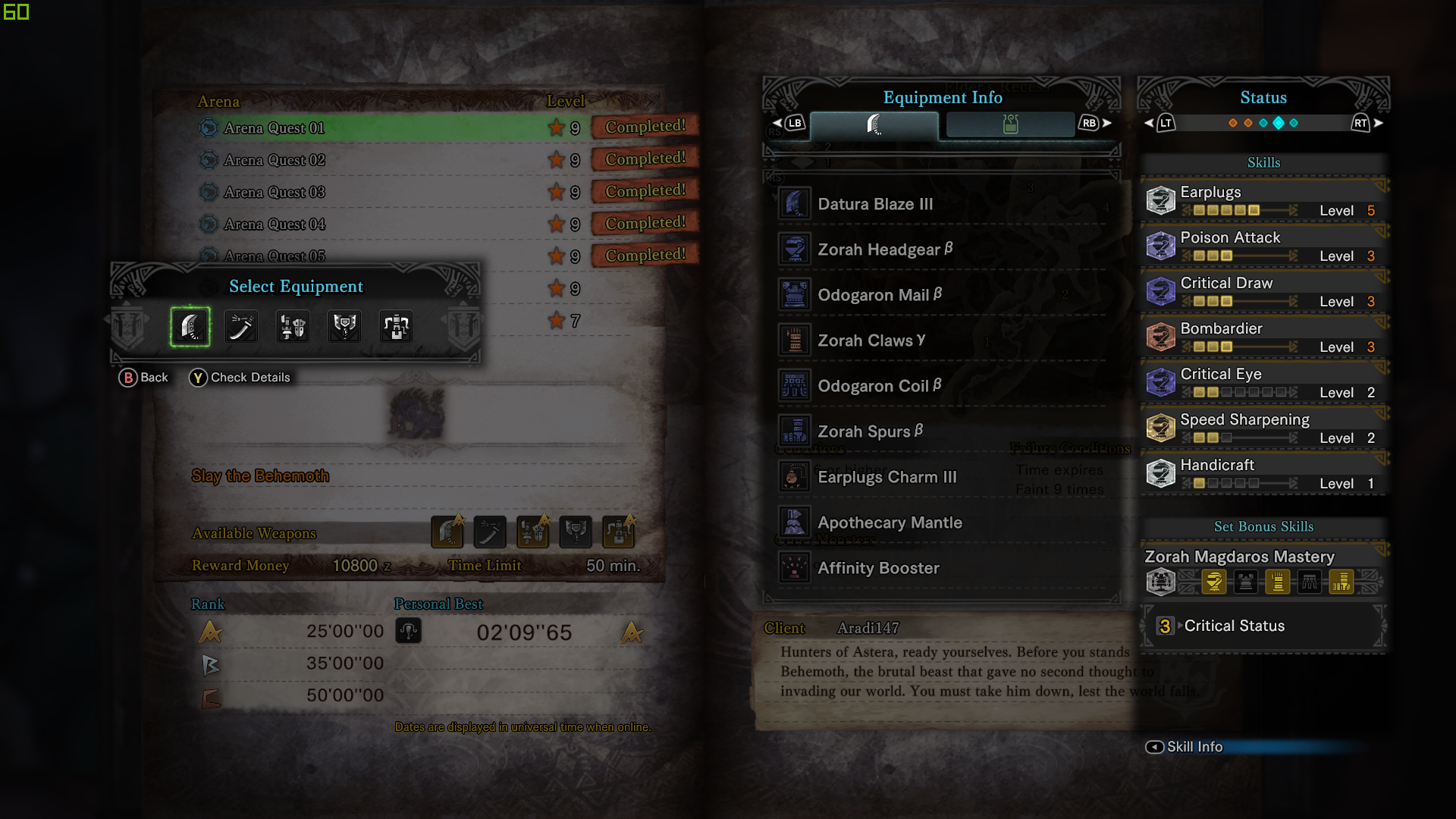Select the Critical Eye skill row

(1263, 382)
